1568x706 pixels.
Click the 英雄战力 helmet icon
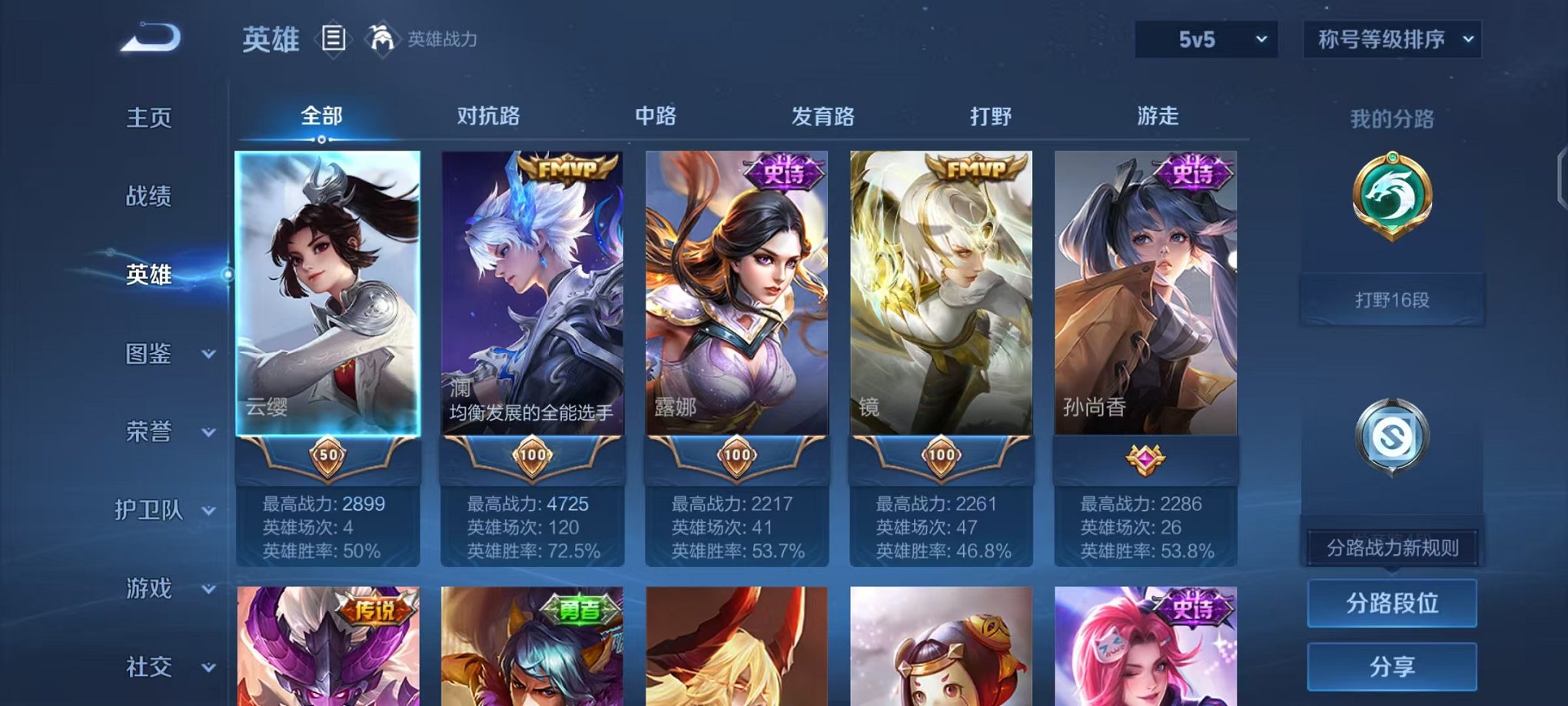click(381, 37)
